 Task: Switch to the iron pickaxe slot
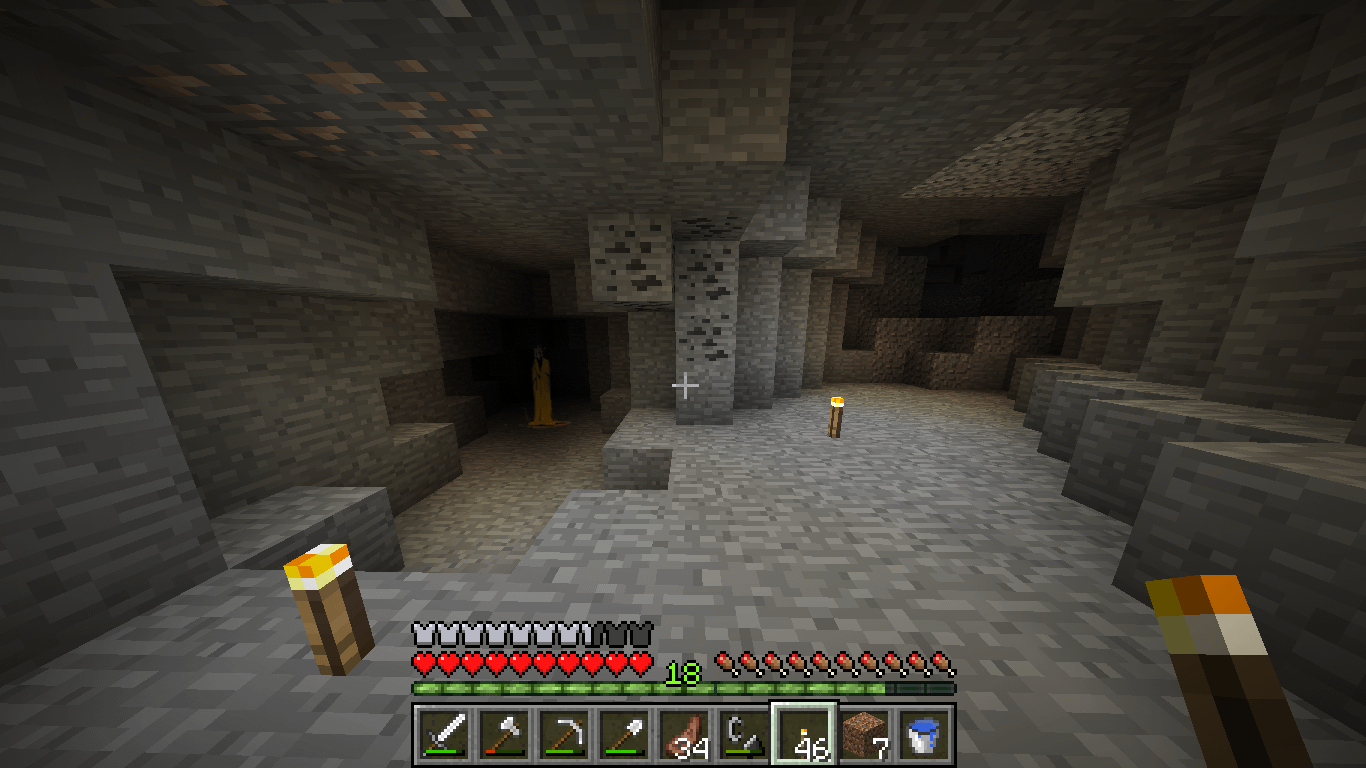click(564, 735)
